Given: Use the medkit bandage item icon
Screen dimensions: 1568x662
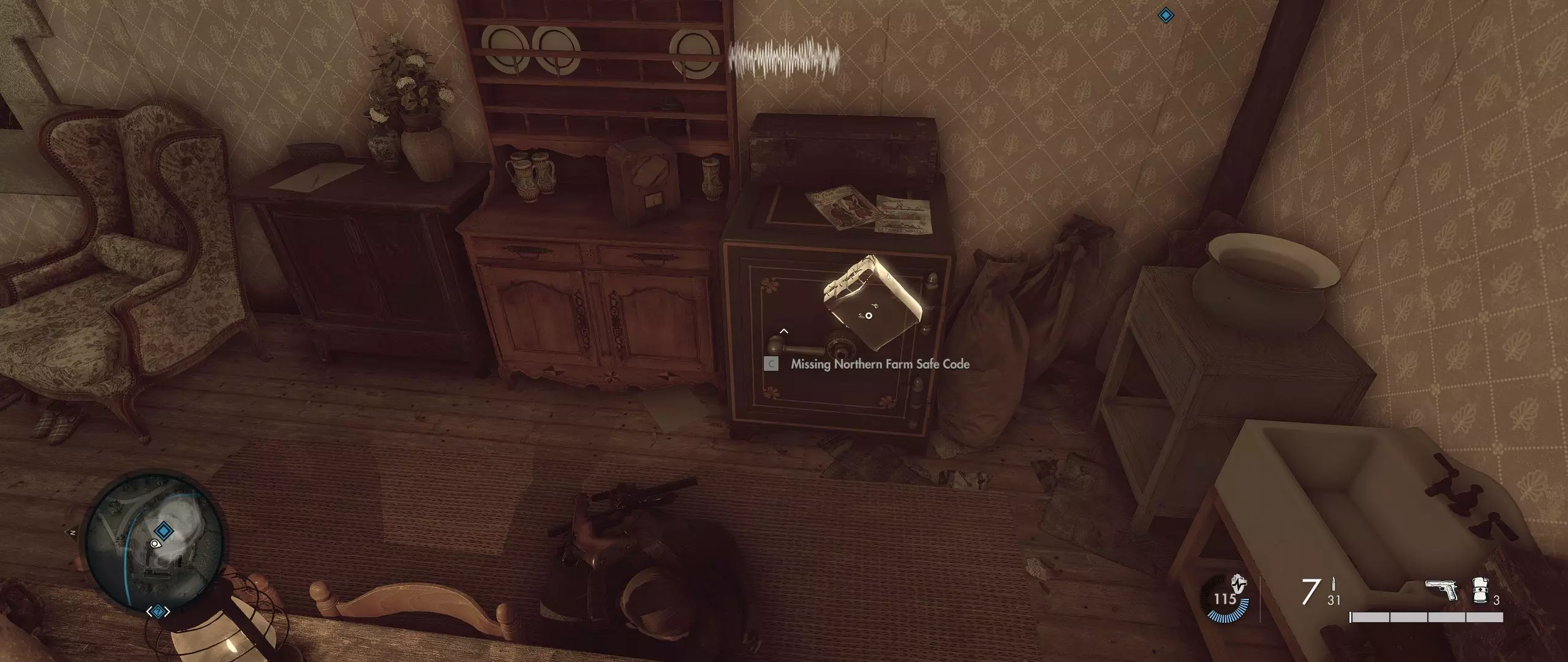Looking at the screenshot, I should point(1481,591).
